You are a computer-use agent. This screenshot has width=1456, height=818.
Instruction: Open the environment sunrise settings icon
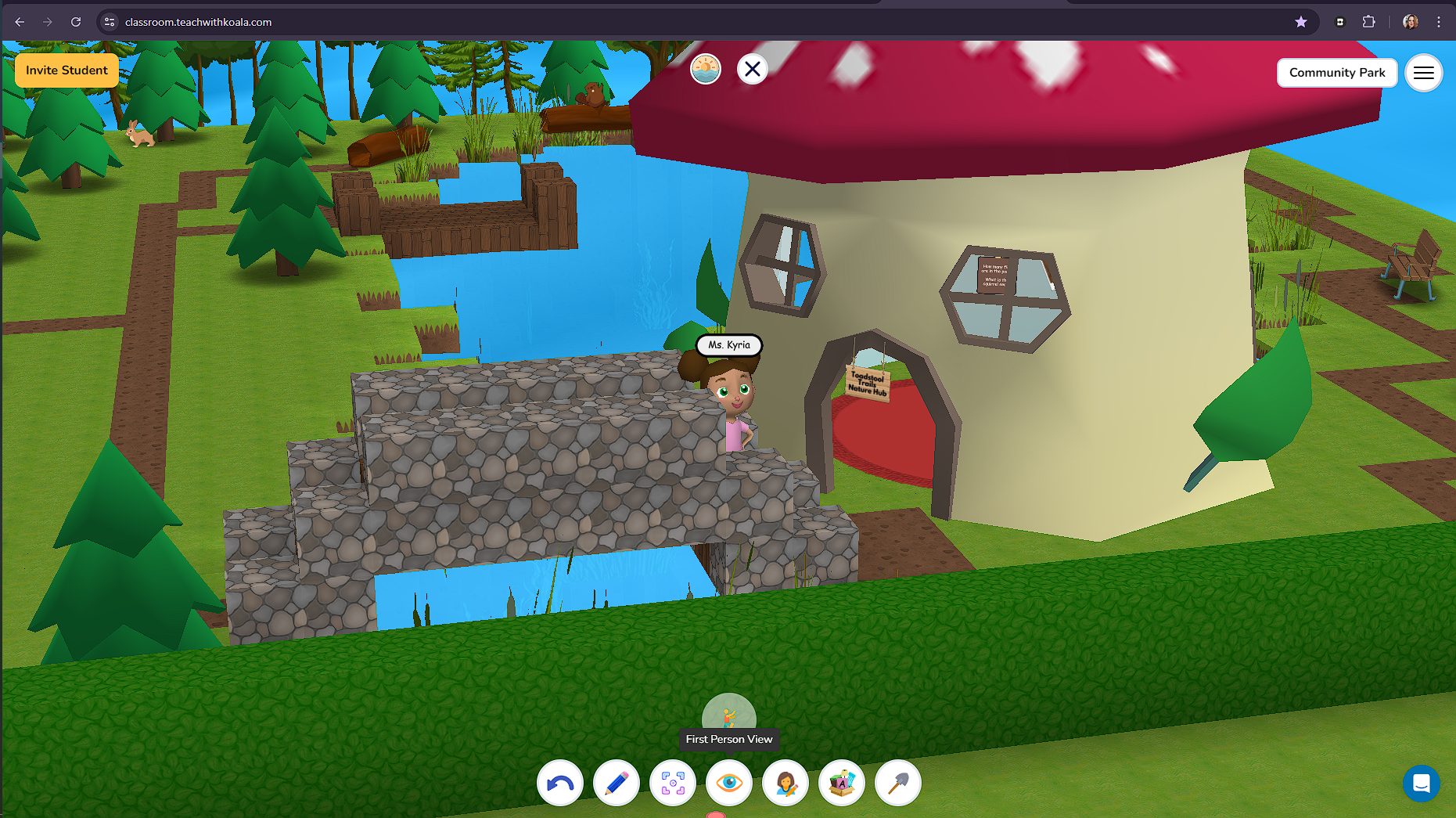coord(705,69)
